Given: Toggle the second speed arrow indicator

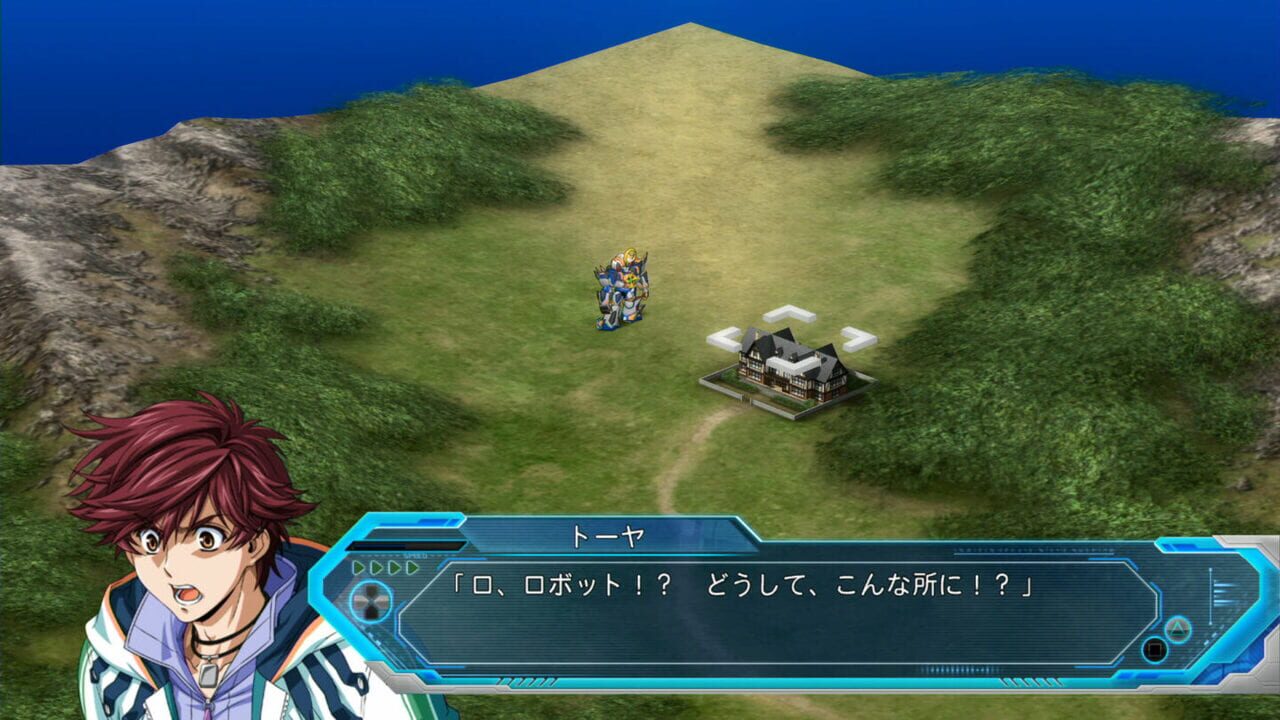Looking at the screenshot, I should [377, 566].
